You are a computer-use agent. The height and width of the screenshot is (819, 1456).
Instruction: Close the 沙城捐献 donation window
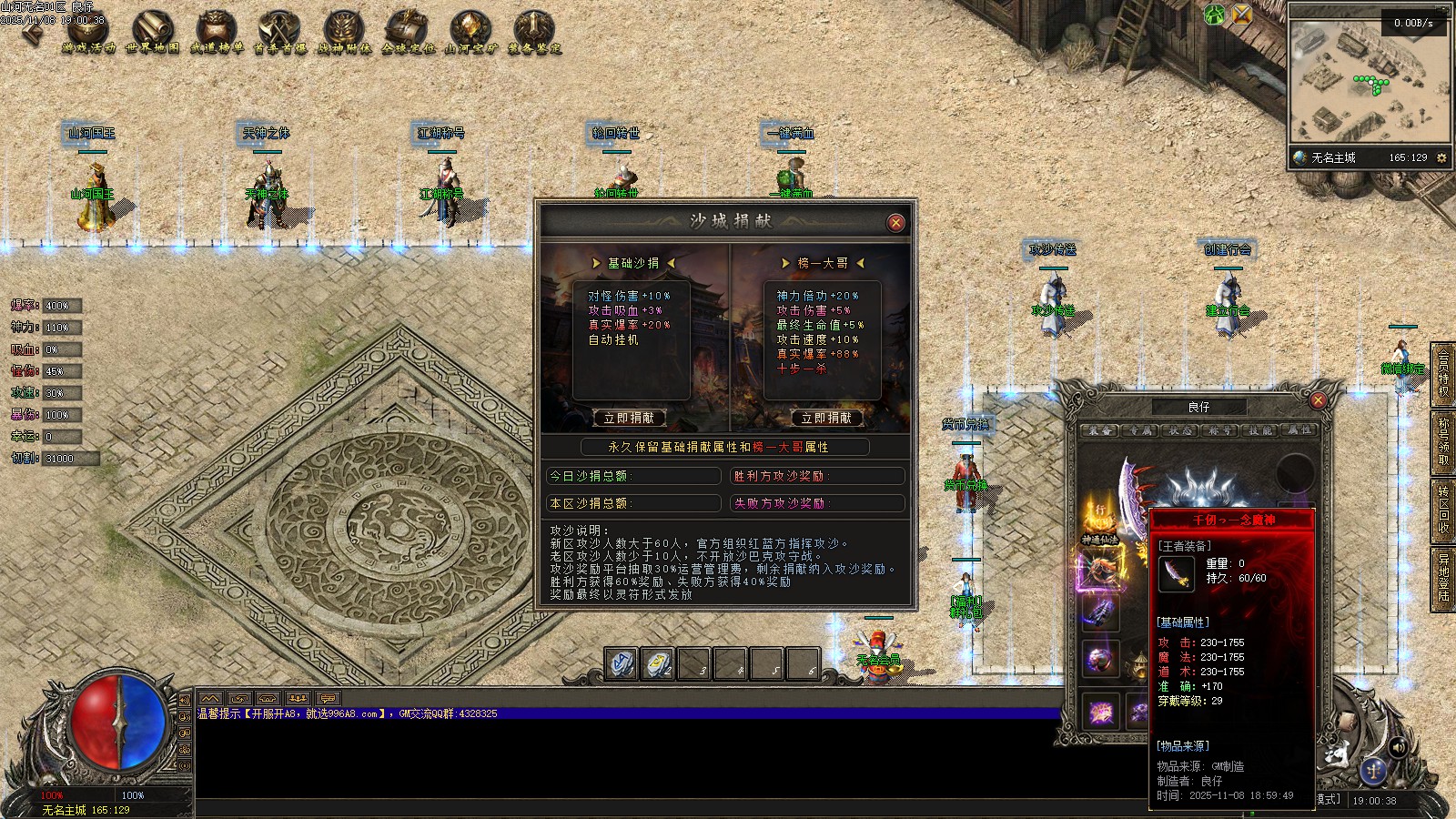coord(895,222)
